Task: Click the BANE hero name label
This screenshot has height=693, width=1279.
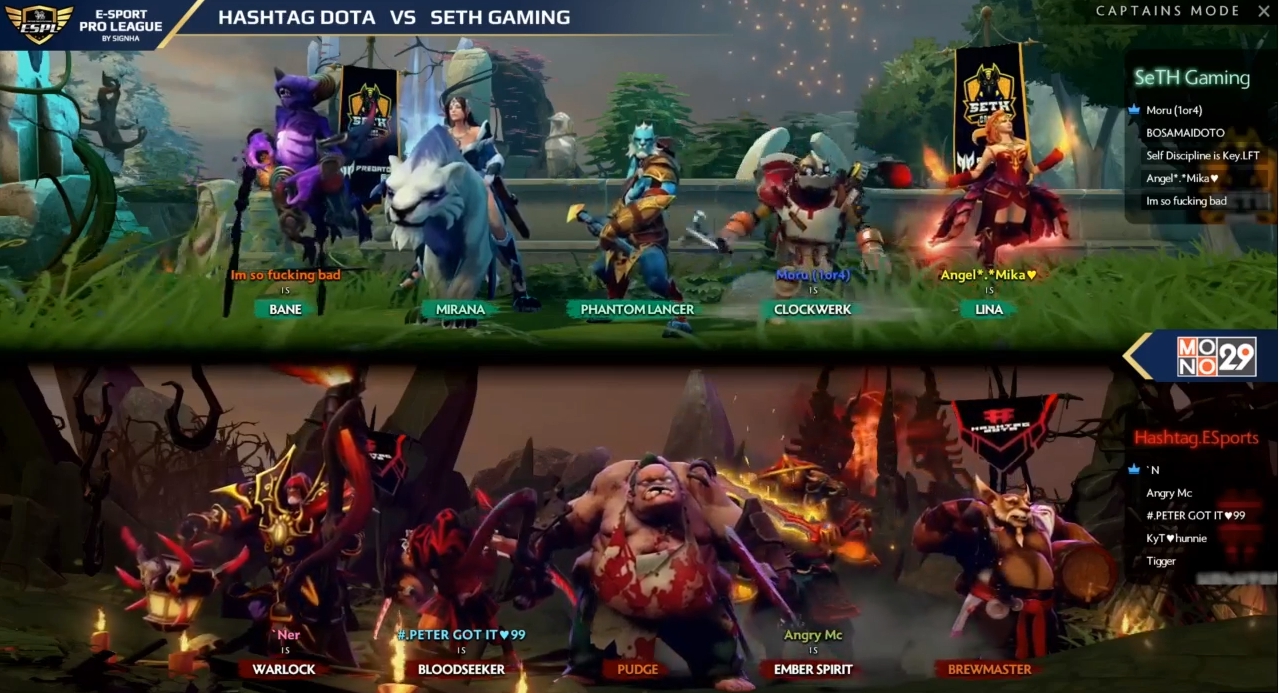Action: click(285, 309)
